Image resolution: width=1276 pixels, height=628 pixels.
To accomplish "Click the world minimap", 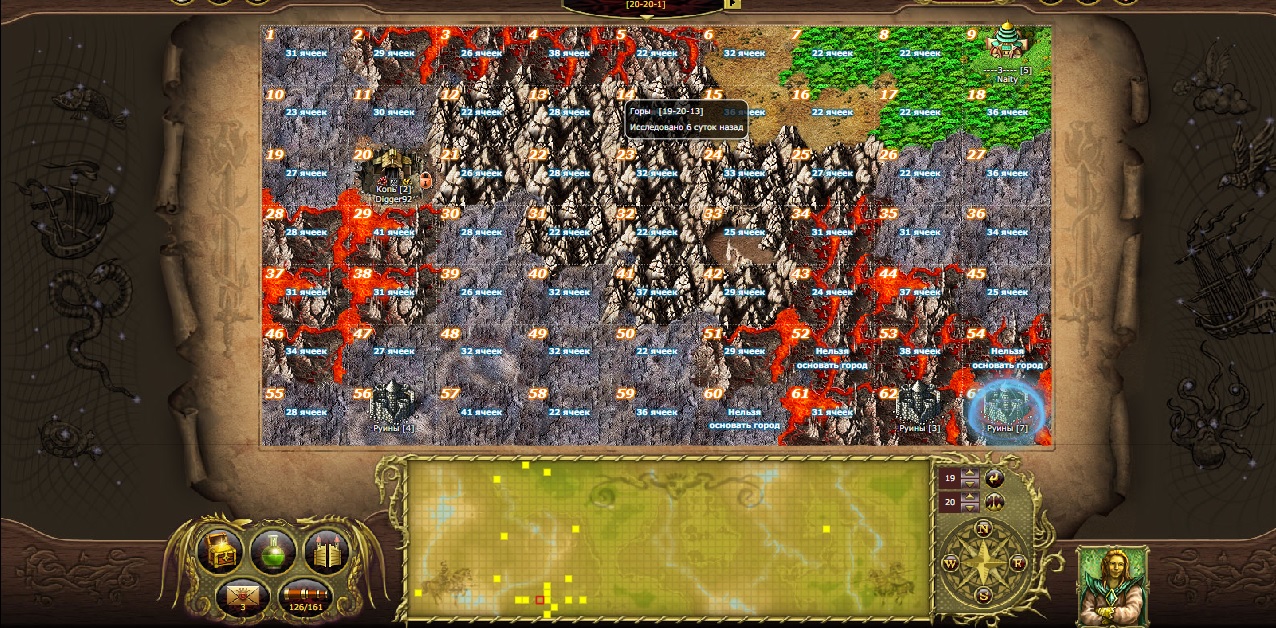I will coord(669,539).
